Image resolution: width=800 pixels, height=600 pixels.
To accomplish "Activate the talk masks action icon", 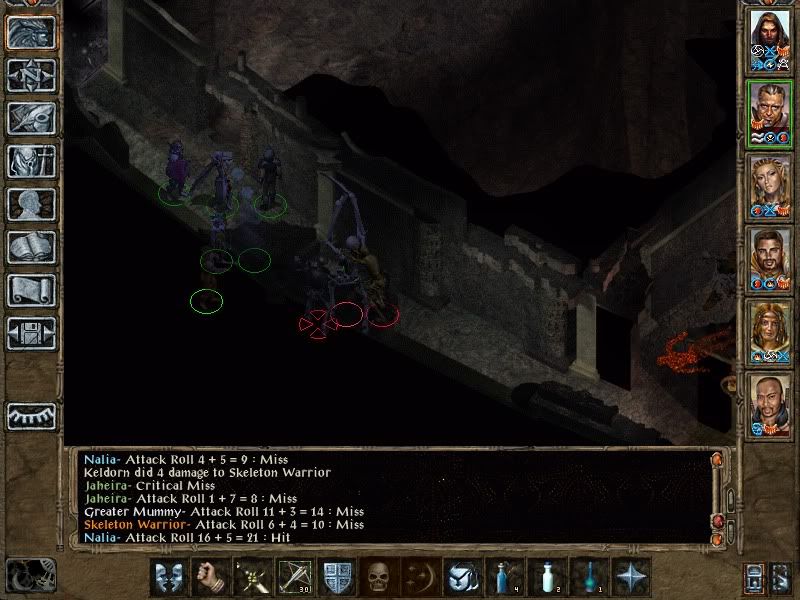I will (x=167, y=577).
